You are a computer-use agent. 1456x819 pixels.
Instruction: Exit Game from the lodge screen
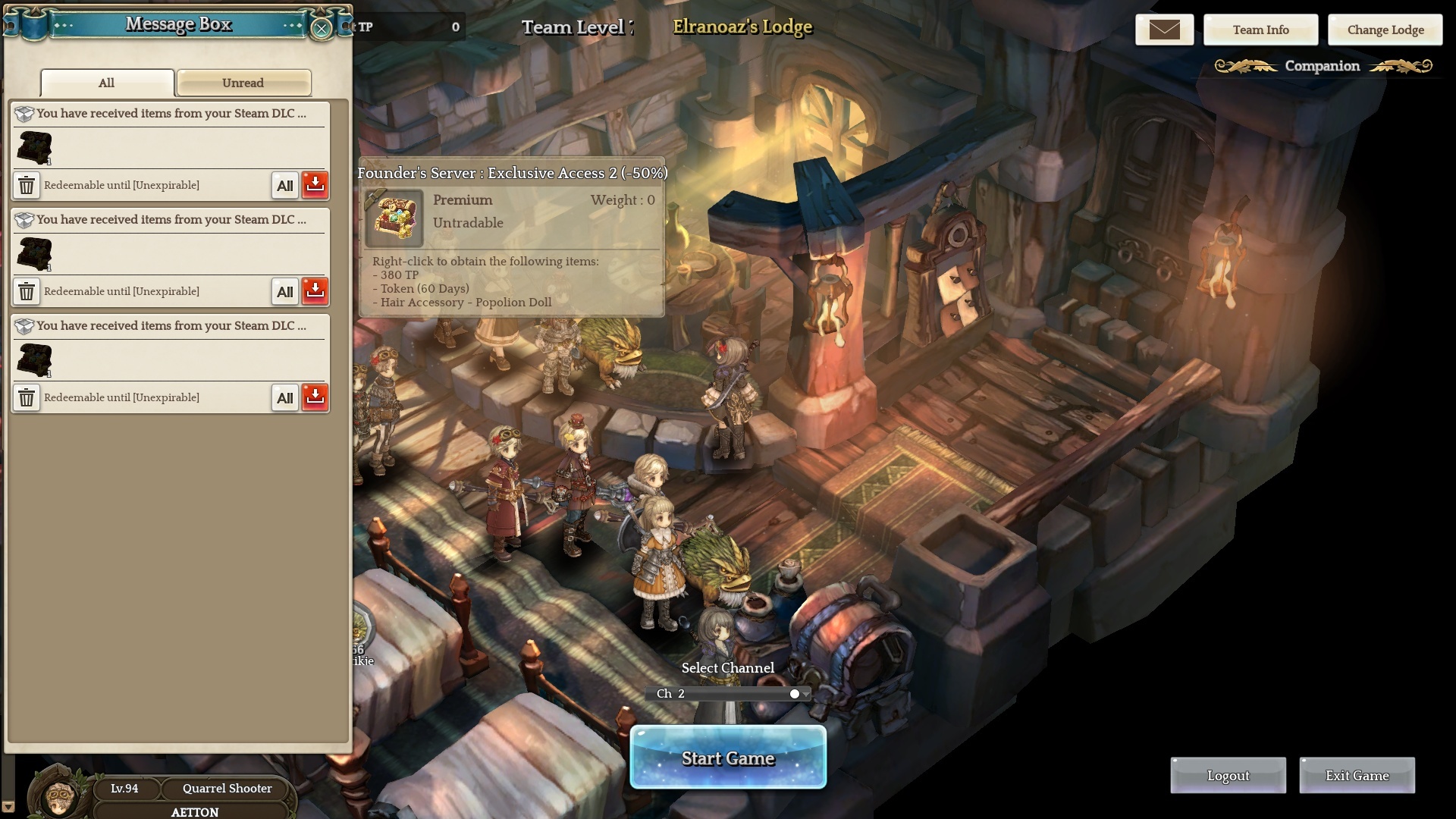point(1357,775)
